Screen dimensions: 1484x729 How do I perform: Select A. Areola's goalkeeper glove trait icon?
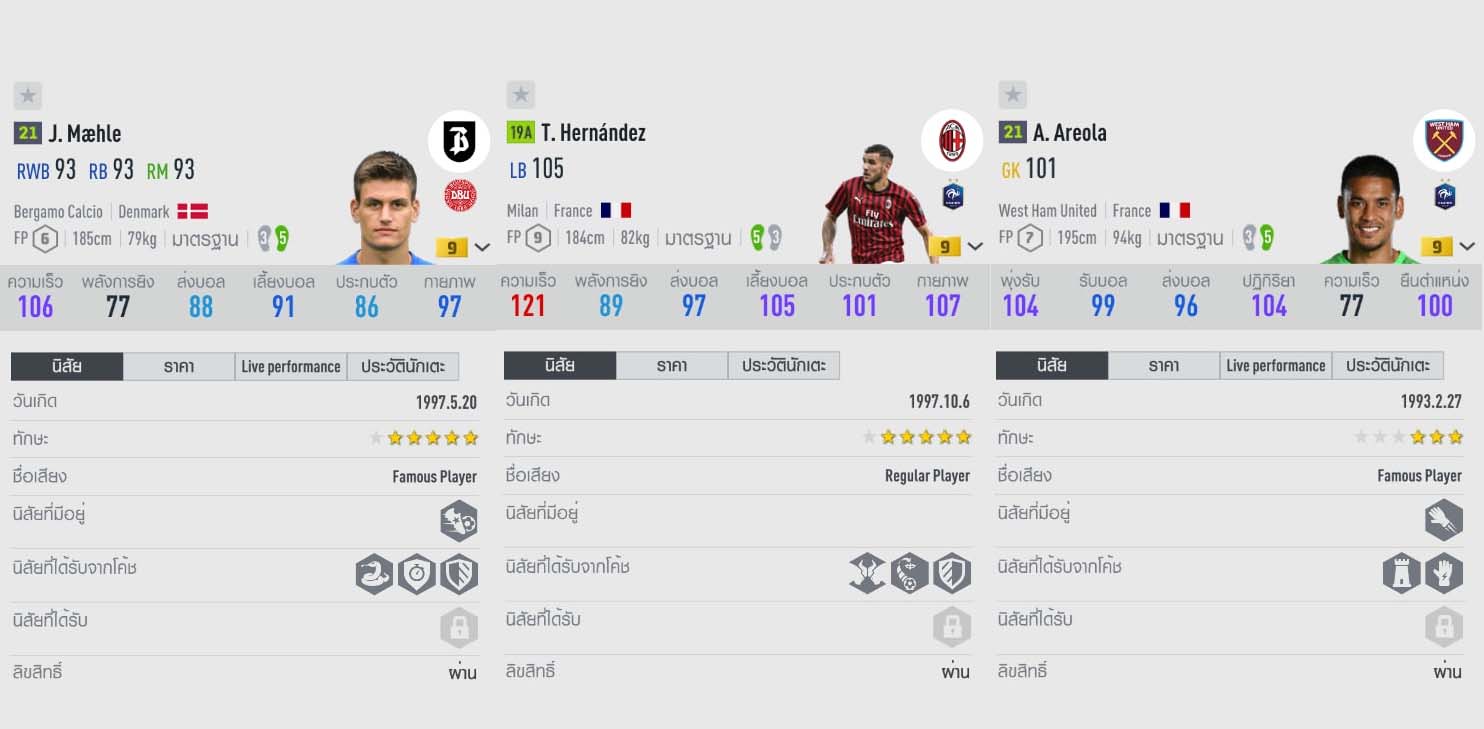click(1444, 574)
